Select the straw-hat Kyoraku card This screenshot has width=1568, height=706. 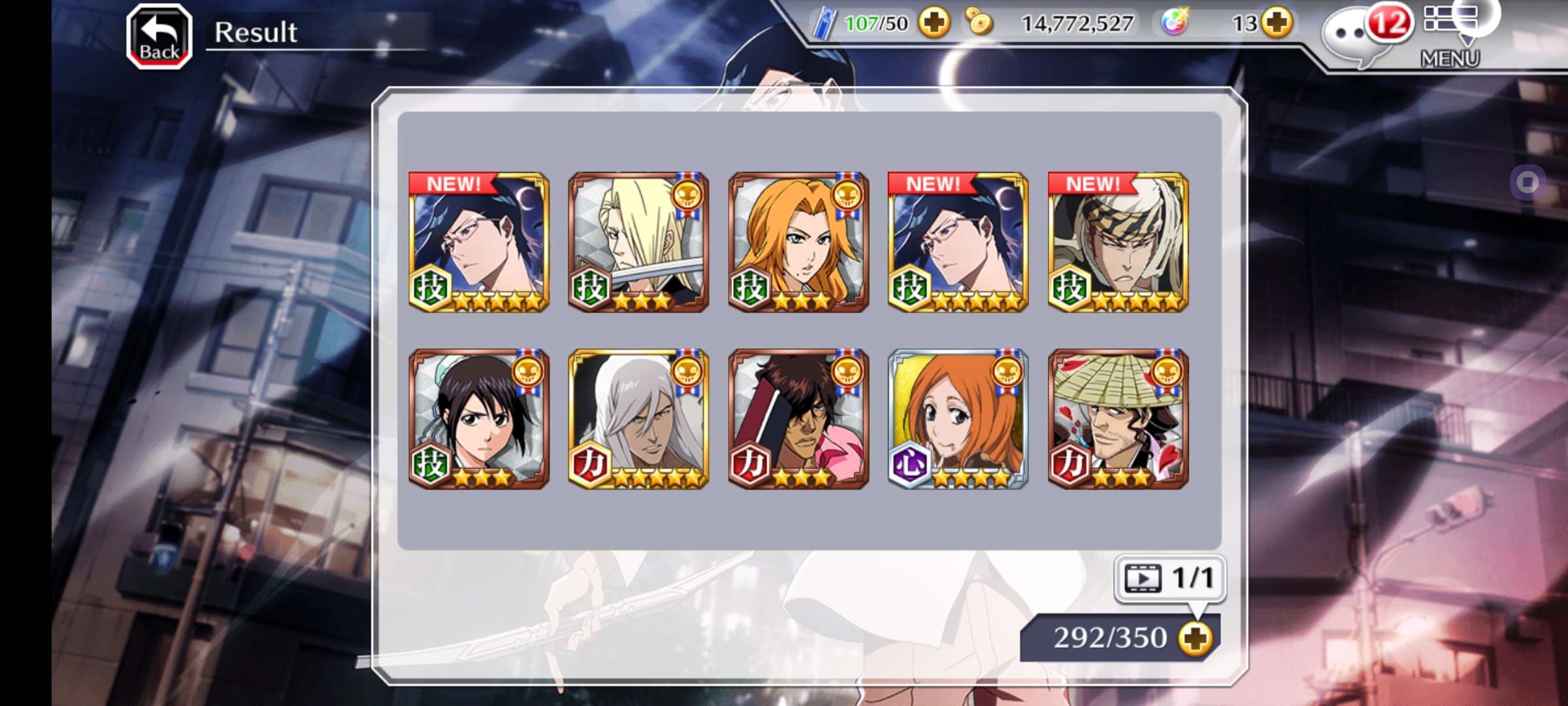(x=1118, y=418)
